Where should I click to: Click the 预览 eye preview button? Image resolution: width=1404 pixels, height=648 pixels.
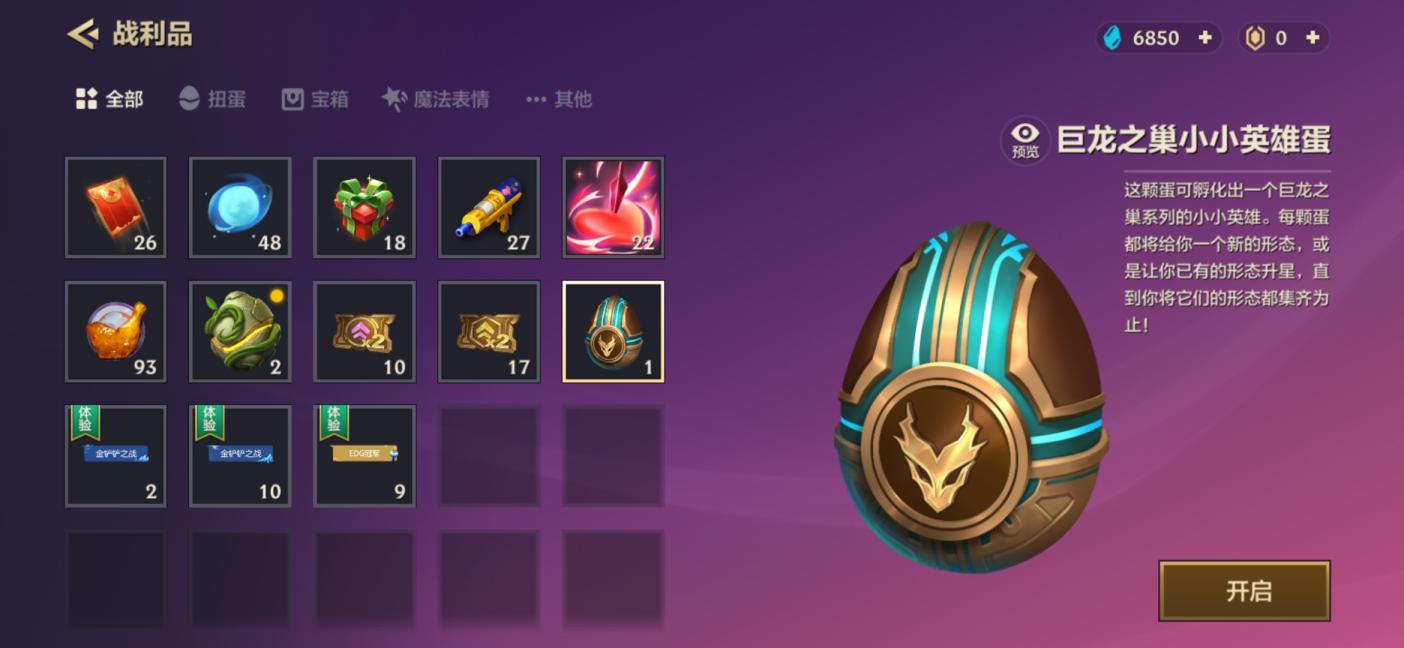pos(1025,140)
